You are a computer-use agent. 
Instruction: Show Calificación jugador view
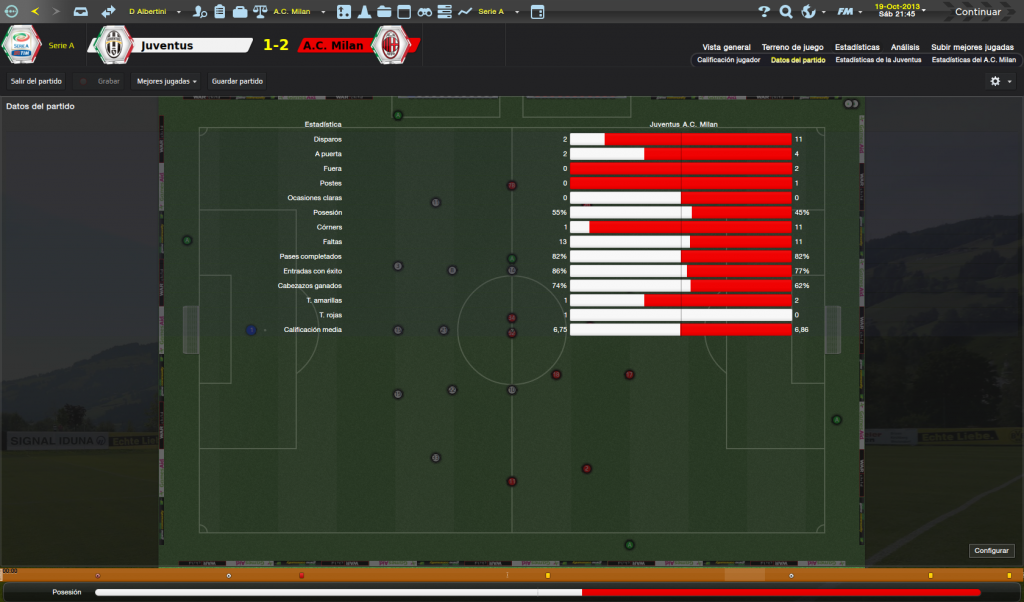point(728,60)
